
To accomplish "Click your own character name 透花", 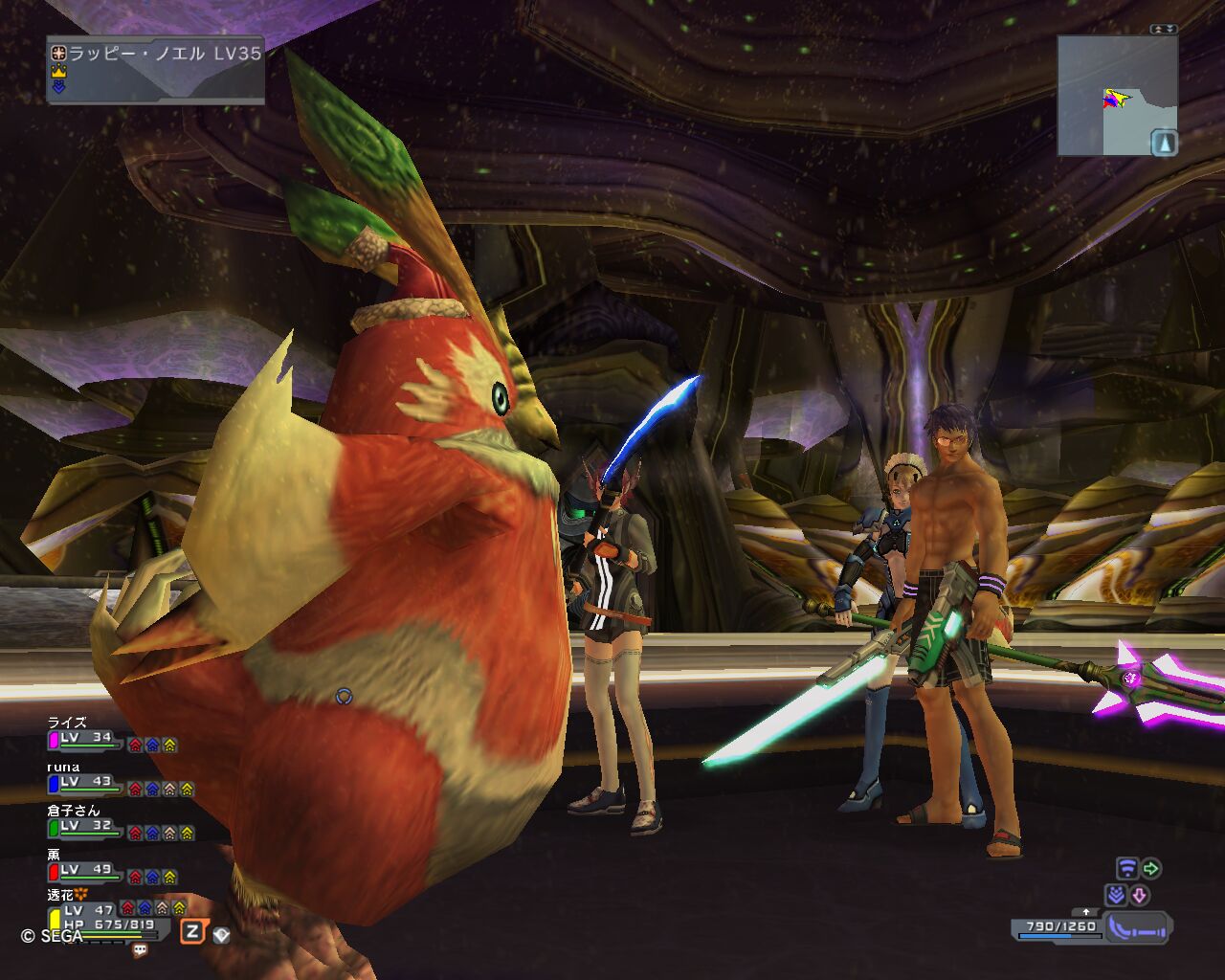I will coord(61,895).
